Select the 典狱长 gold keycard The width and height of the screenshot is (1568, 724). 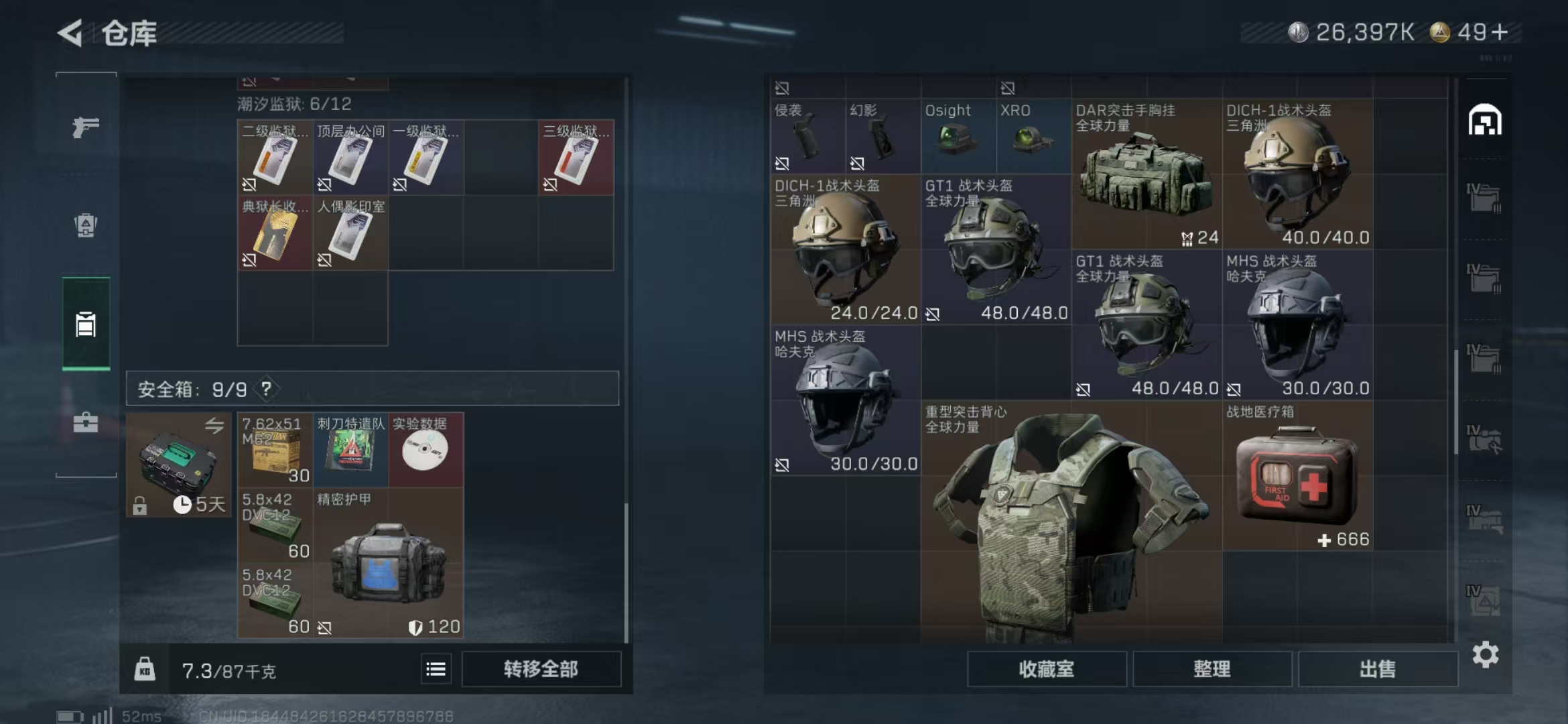pos(275,232)
